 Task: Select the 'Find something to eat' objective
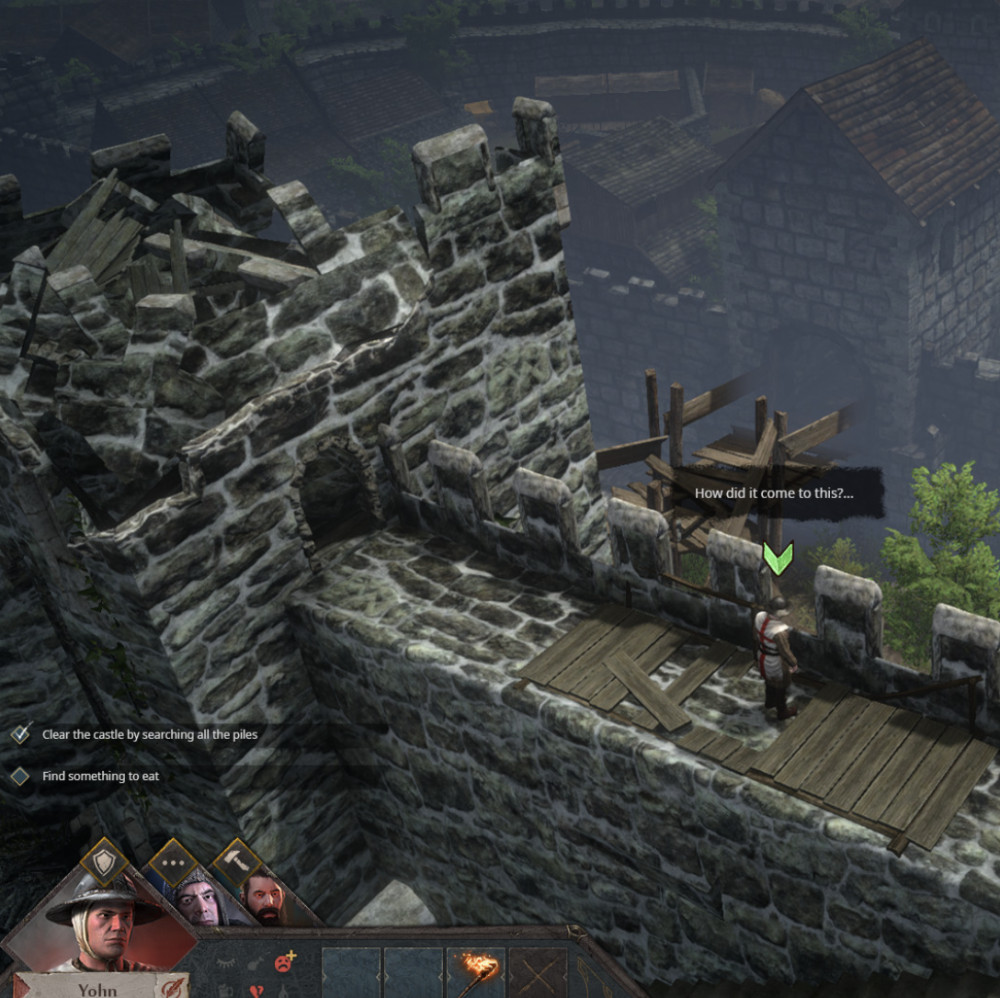(x=100, y=776)
